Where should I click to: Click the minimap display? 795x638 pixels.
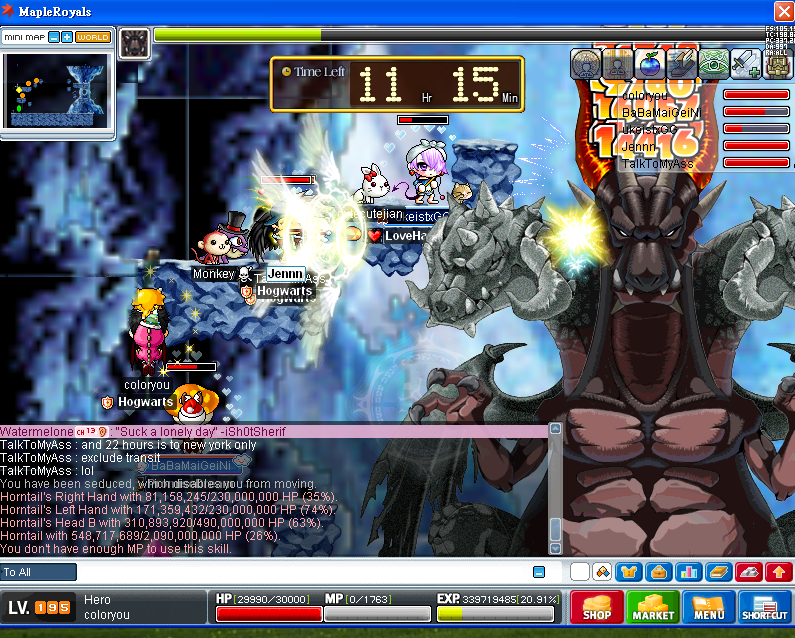(x=57, y=90)
